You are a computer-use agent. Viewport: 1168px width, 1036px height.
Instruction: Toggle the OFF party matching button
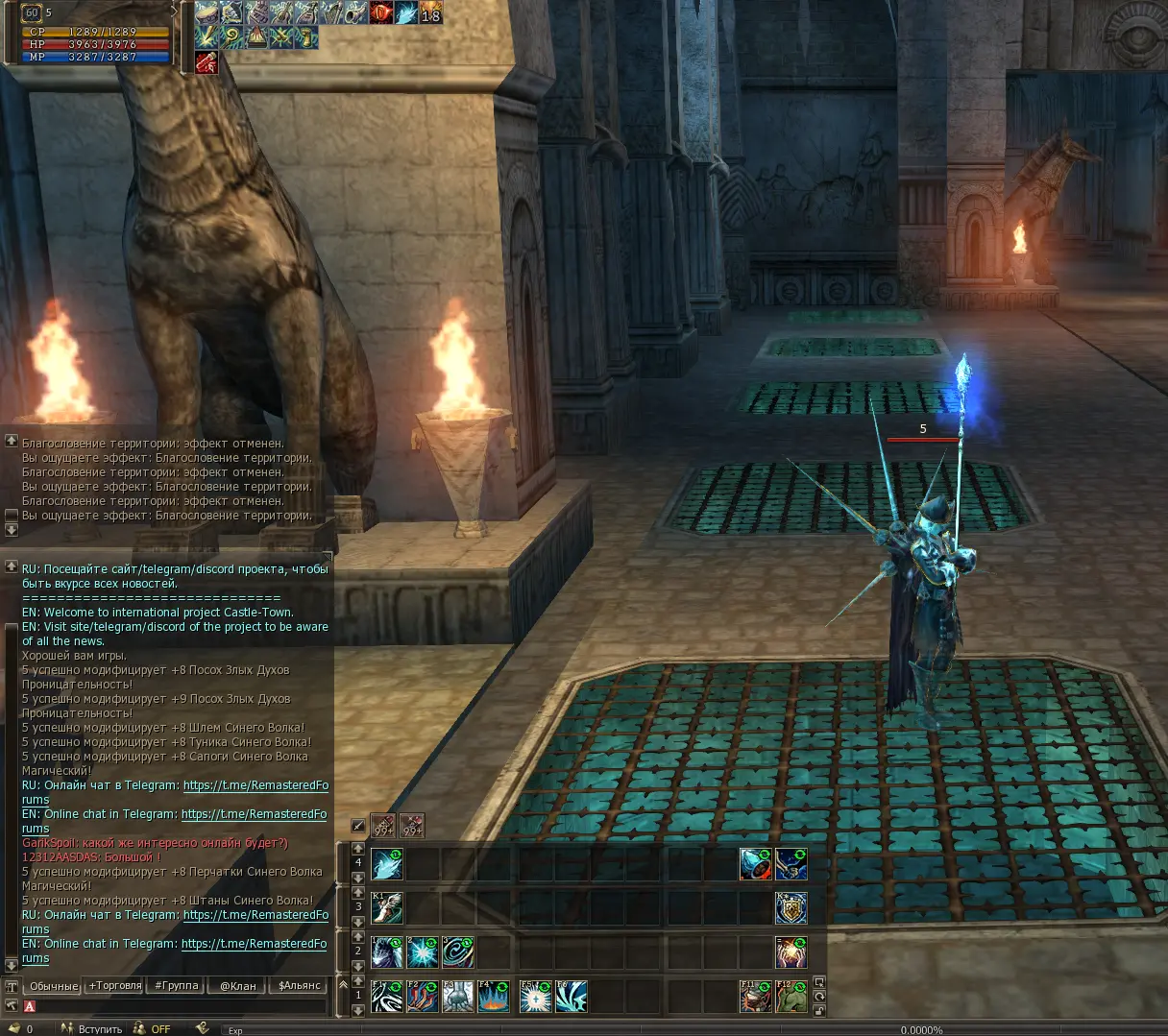[x=160, y=1029]
